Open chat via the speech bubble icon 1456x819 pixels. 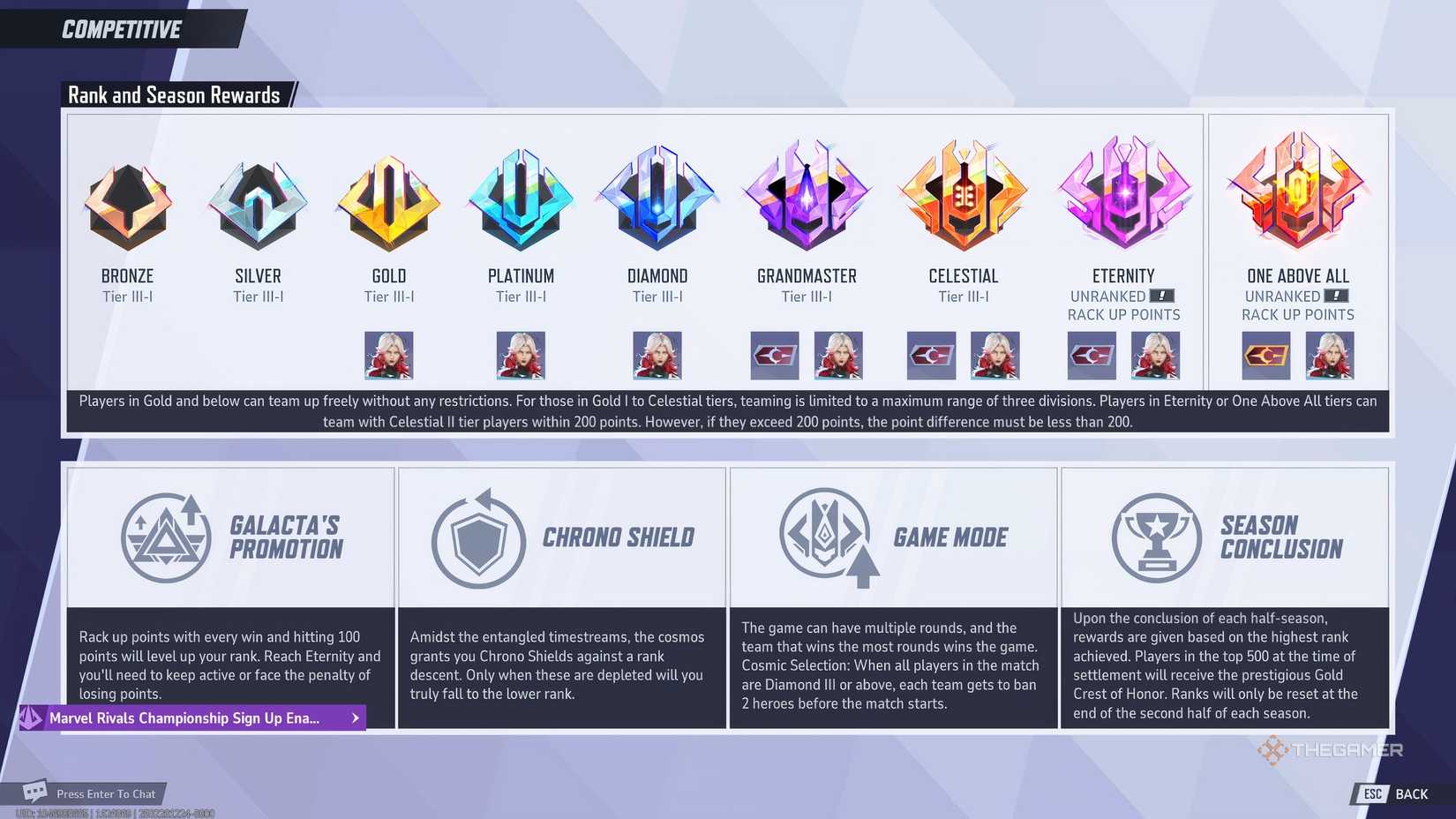pos(34,793)
